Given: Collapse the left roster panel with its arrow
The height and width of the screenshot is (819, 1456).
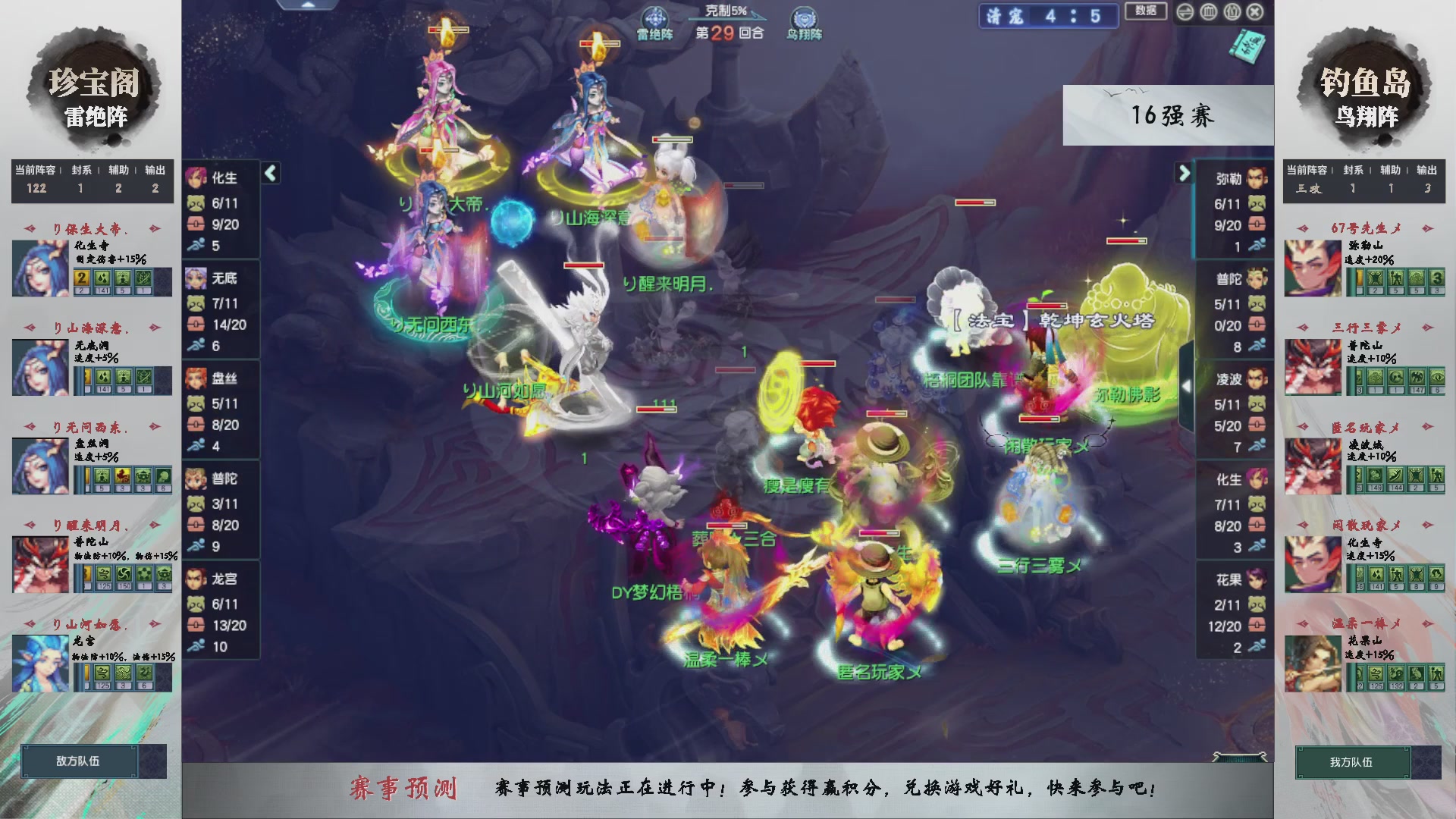Looking at the screenshot, I should (269, 174).
